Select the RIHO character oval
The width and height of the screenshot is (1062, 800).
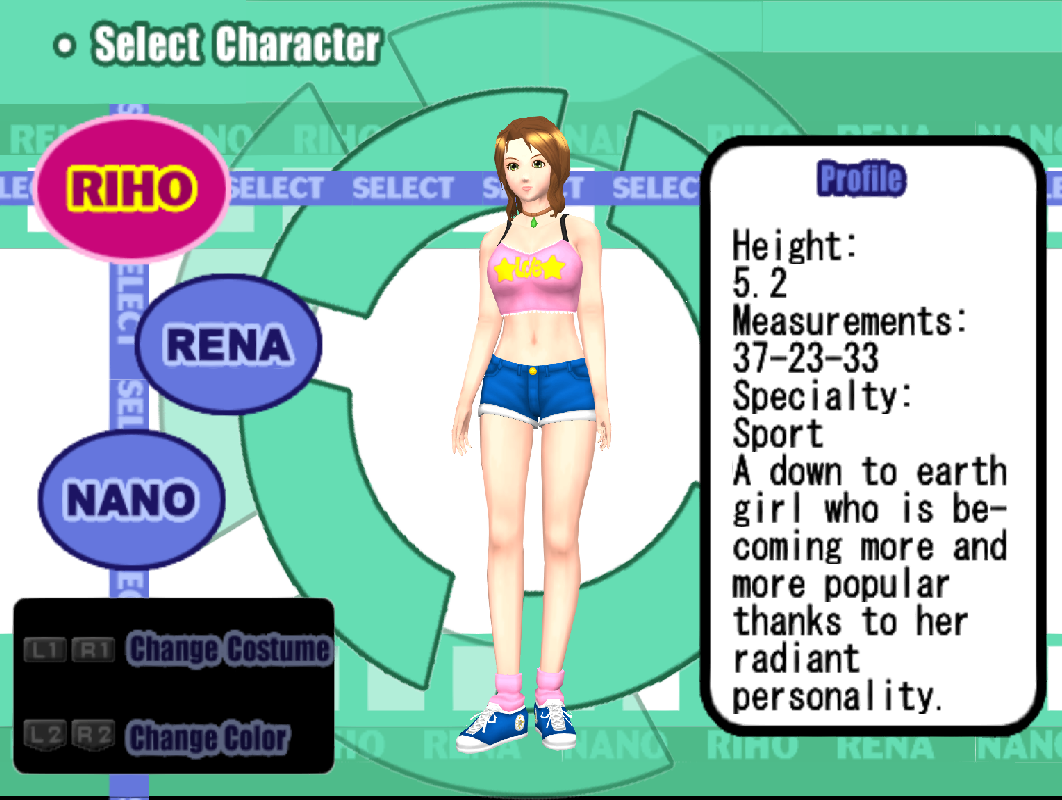point(131,188)
